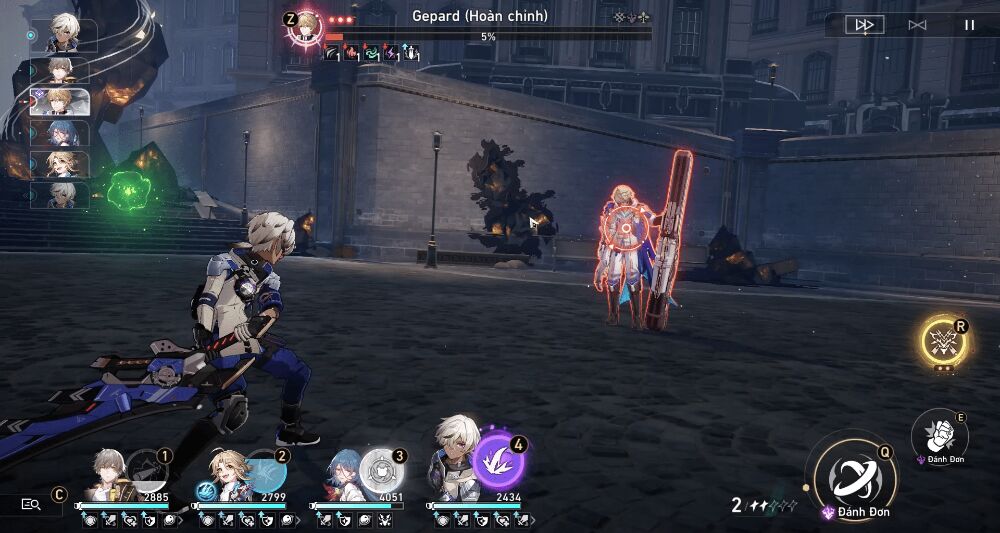Pause the battle
The height and width of the screenshot is (533, 1000).
point(969,25)
